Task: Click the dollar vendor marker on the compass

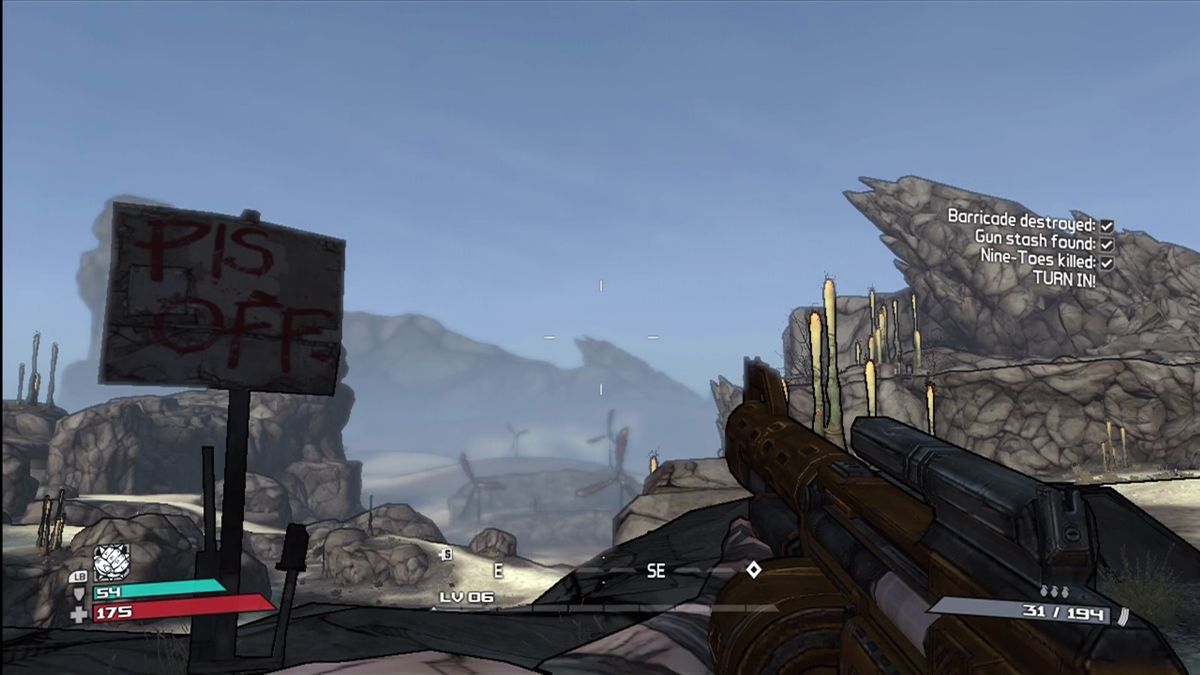Action: tap(447, 553)
